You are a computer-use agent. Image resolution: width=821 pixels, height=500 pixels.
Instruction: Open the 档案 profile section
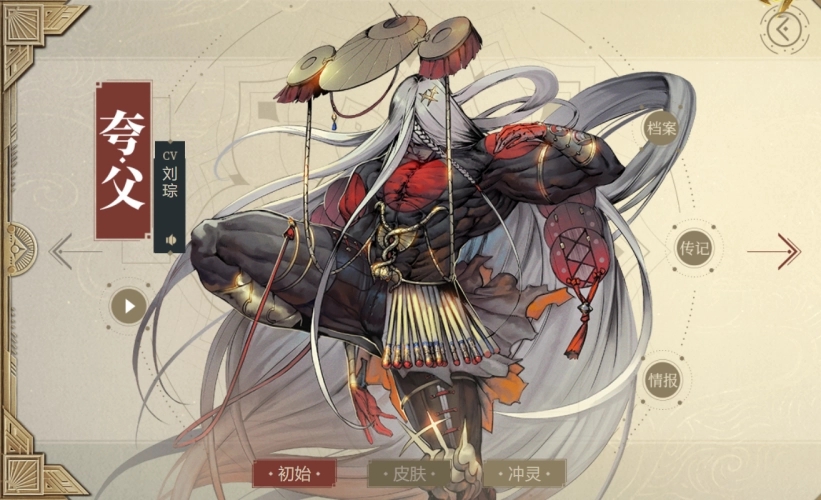tap(657, 128)
